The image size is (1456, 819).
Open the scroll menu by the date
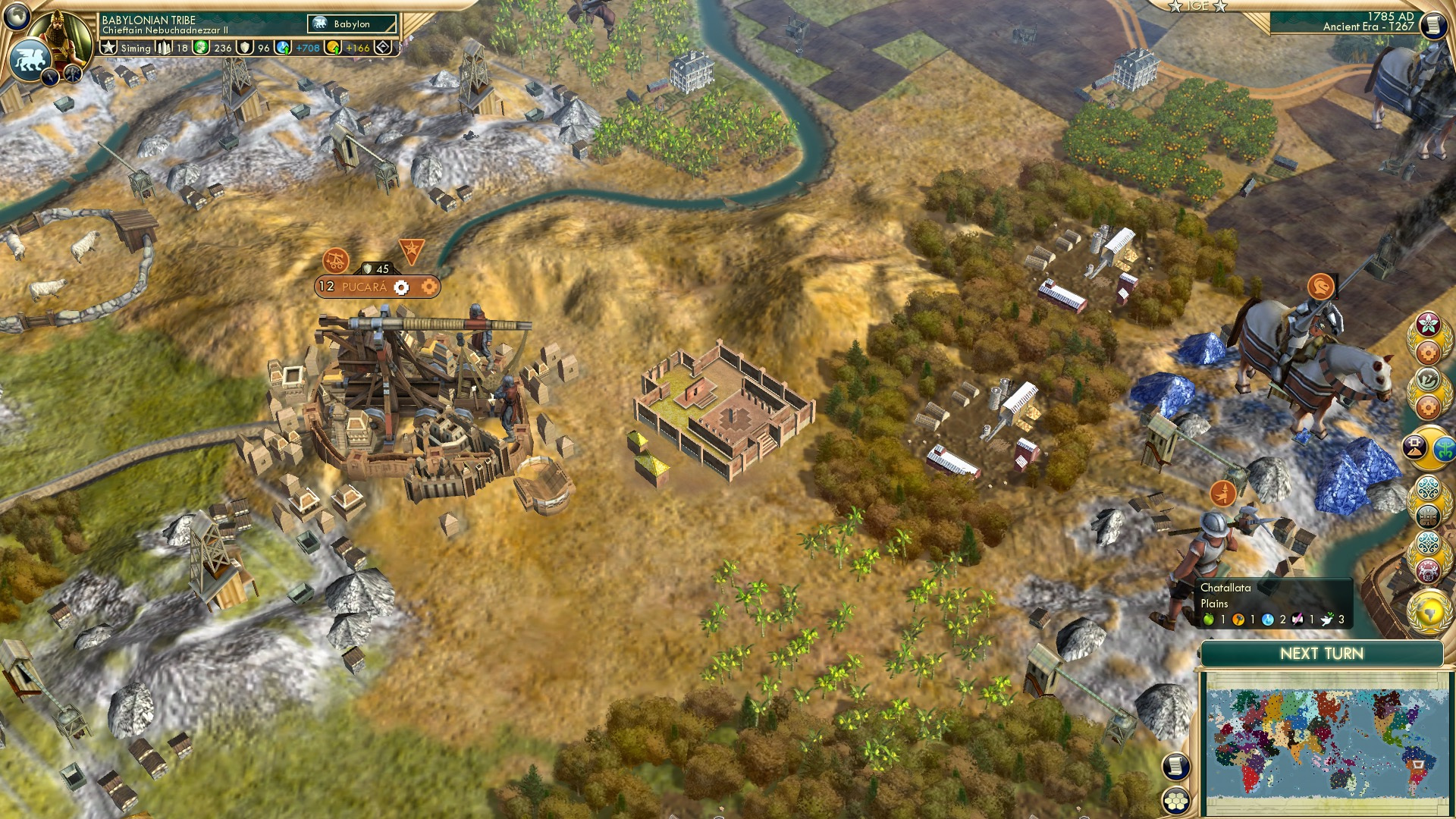[1432, 26]
